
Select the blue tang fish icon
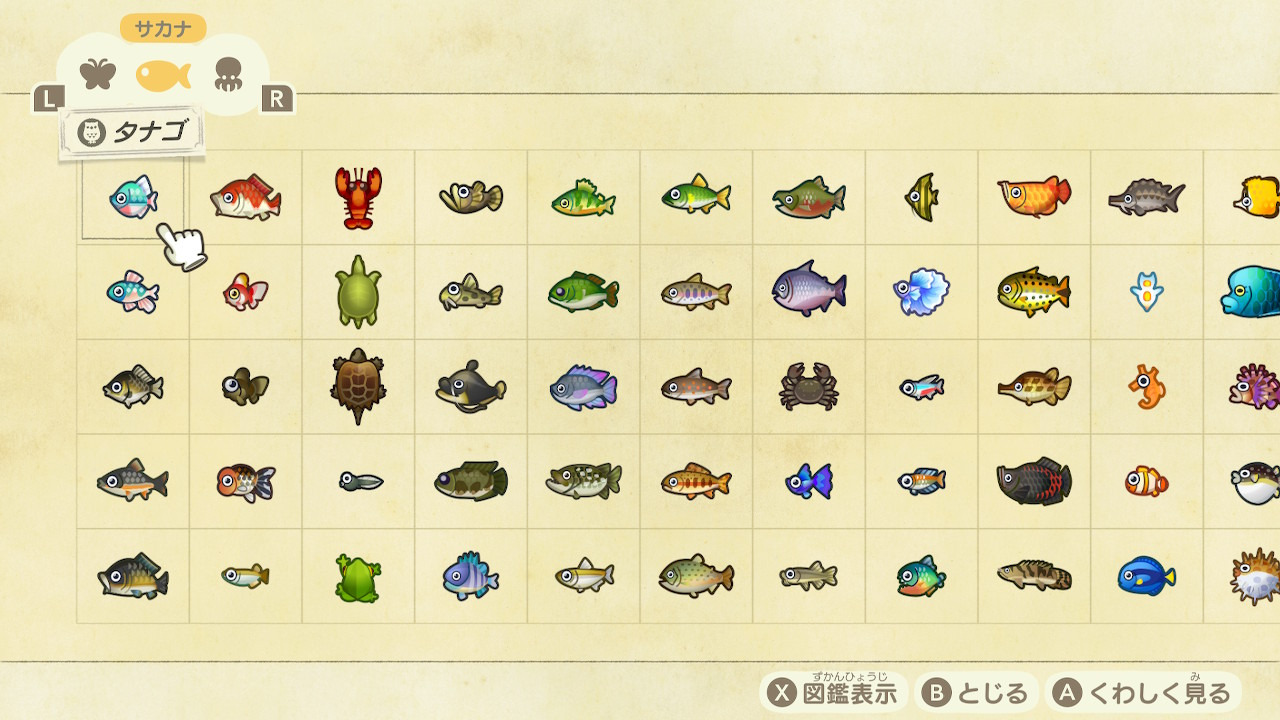coord(1144,577)
